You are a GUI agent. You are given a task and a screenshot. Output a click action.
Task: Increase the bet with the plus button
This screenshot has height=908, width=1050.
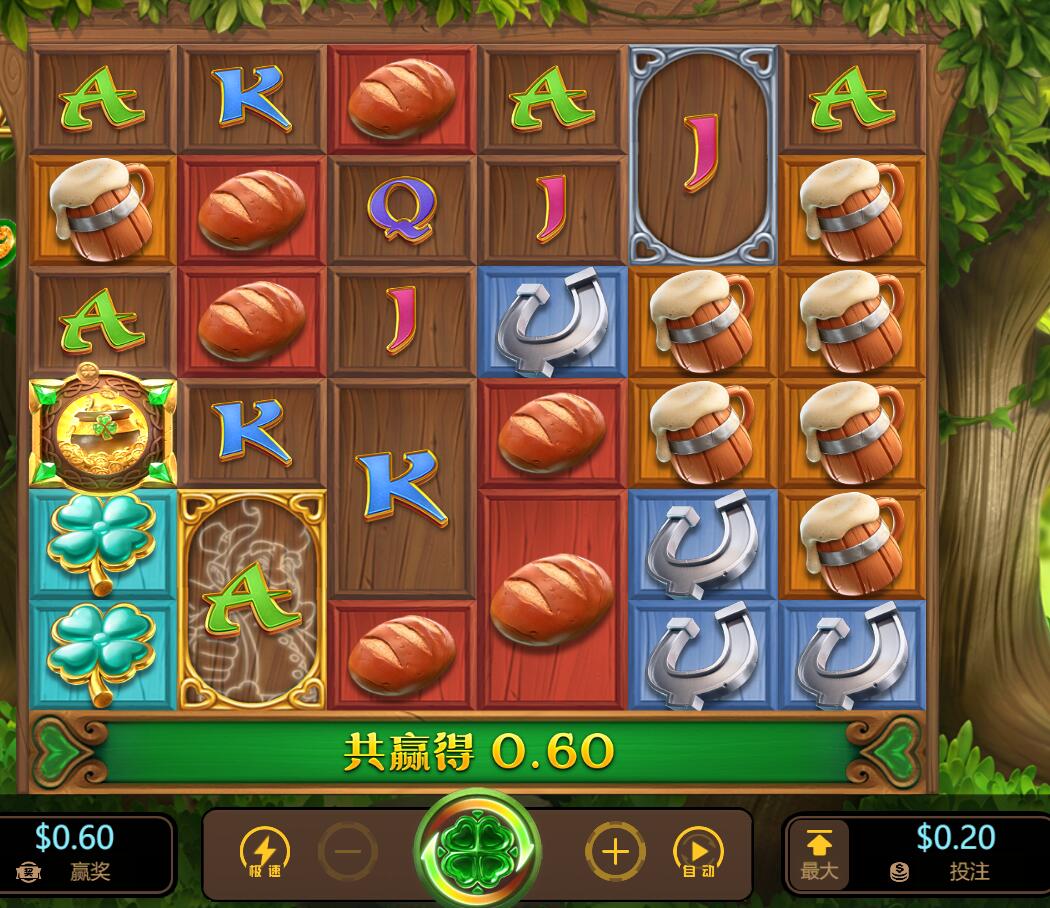pos(614,853)
